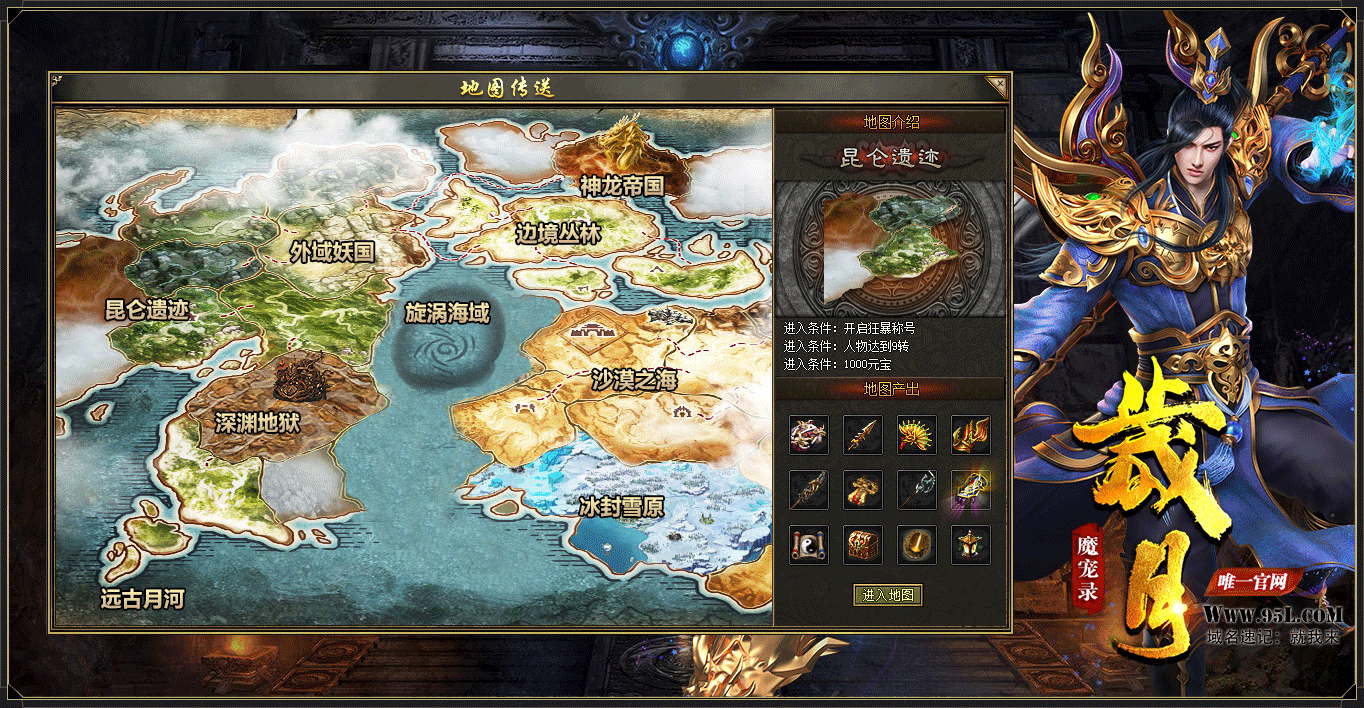
Task: Inspect the yin-yang scroll drop item
Action: tap(808, 544)
